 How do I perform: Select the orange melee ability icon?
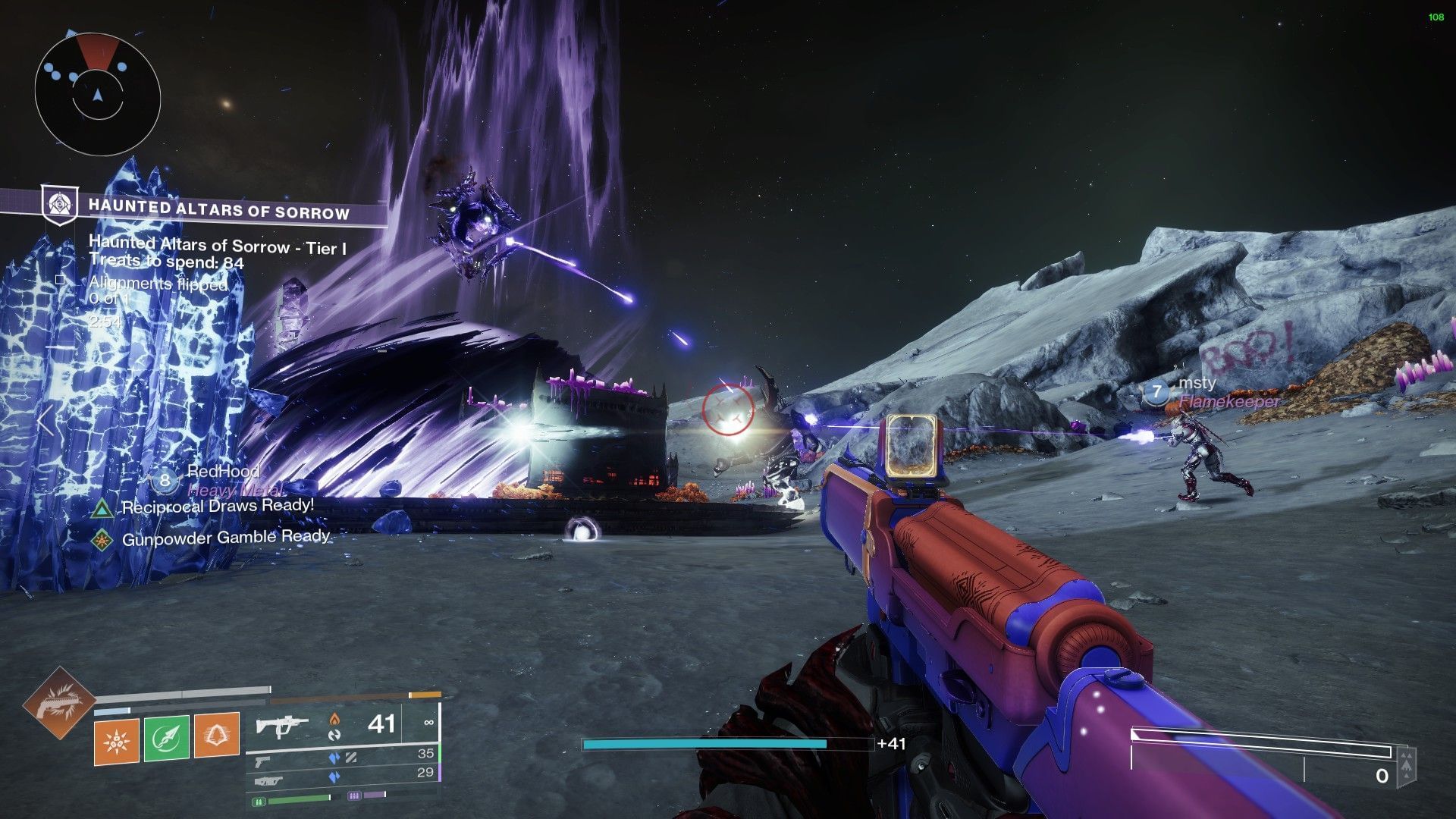click(216, 736)
